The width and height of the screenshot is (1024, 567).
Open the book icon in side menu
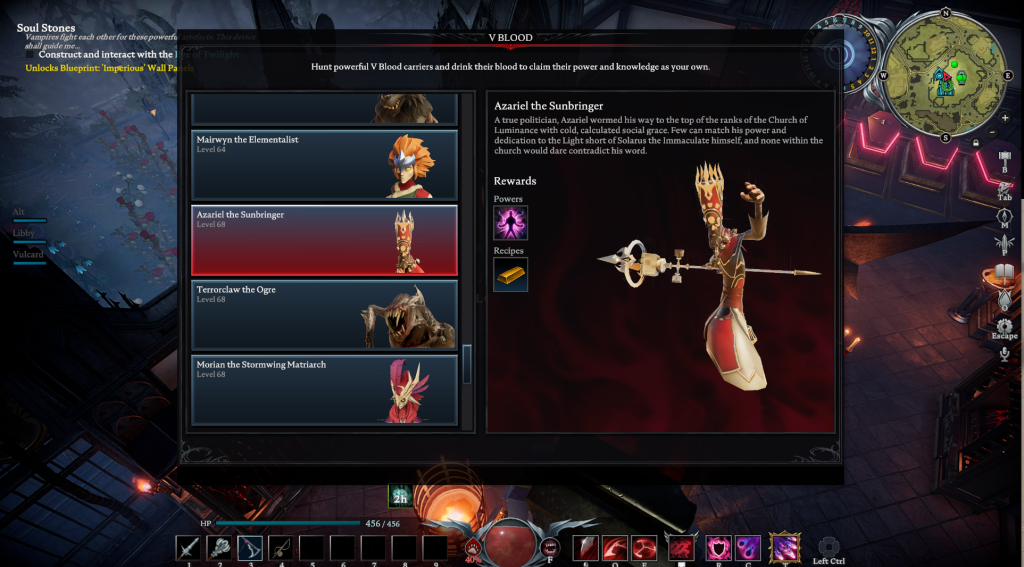(1005, 273)
